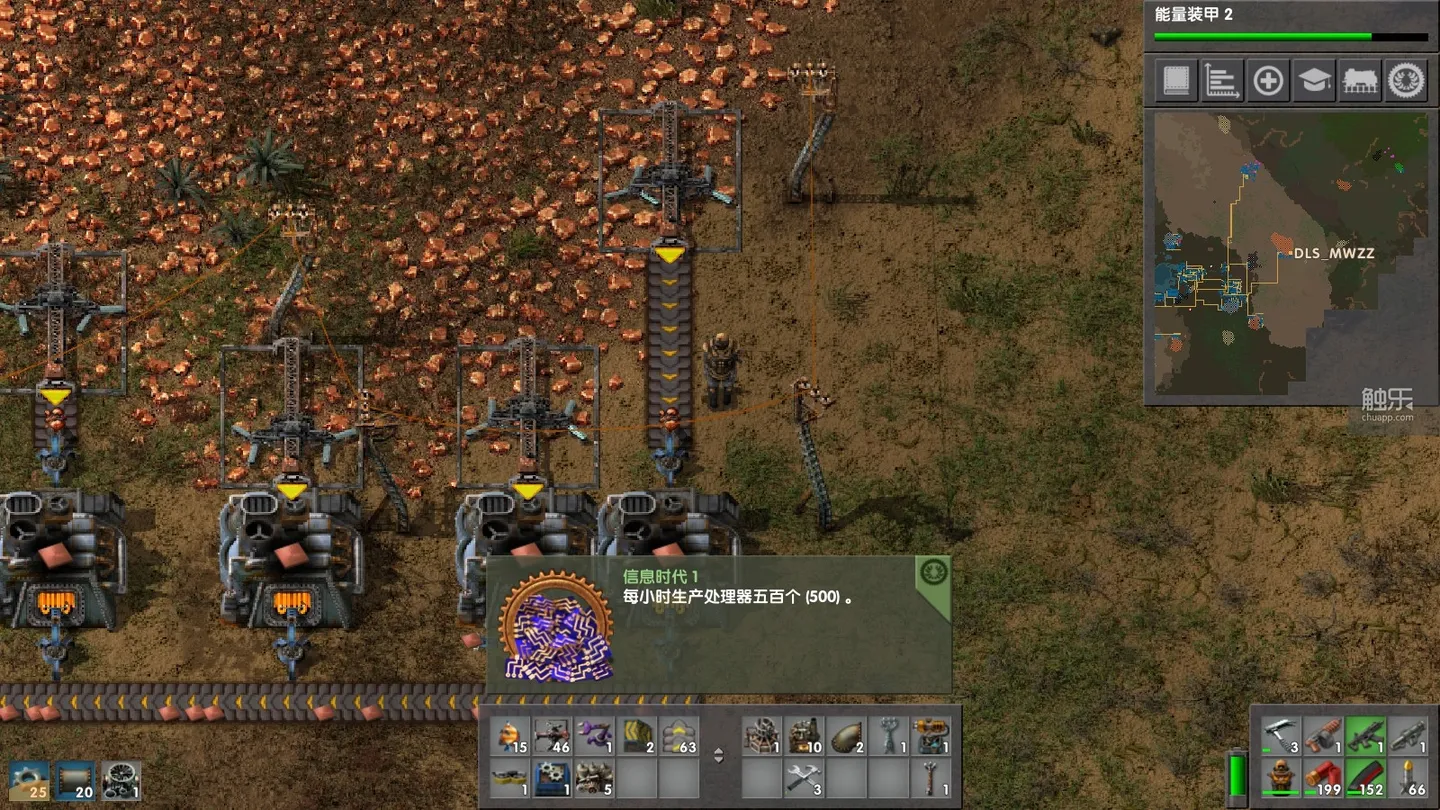Screen dimensions: 1440x810
Task: Show achievements via the laurel gear button
Action: click(x=1406, y=80)
